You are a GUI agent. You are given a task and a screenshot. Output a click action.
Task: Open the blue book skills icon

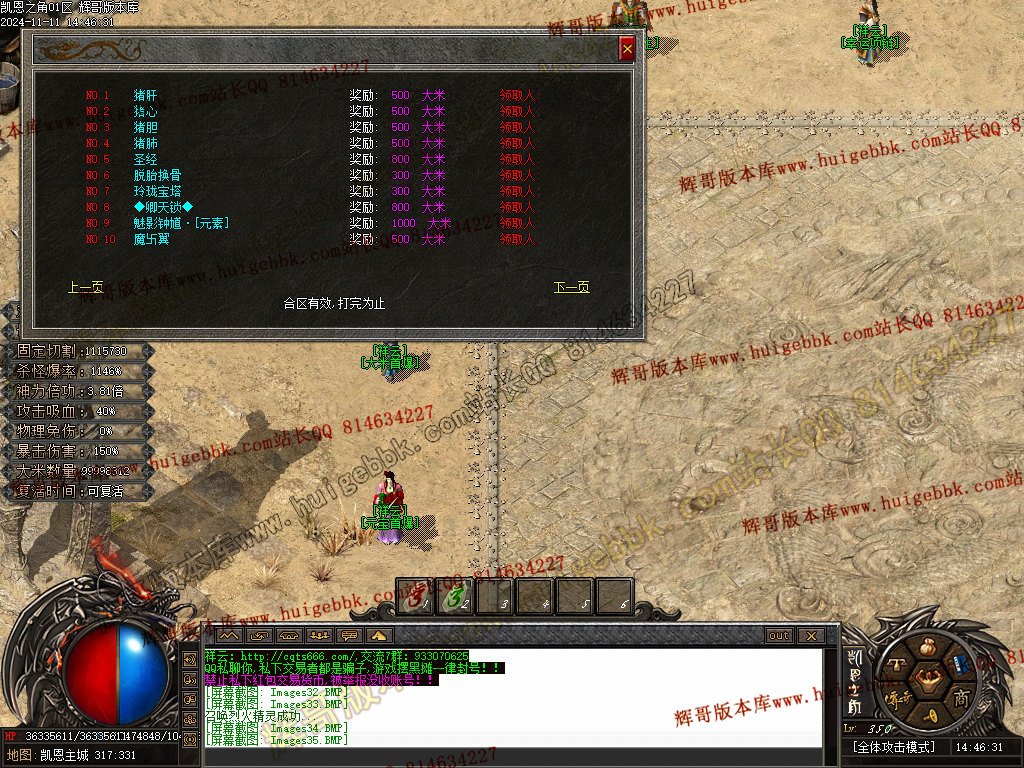coord(961,664)
